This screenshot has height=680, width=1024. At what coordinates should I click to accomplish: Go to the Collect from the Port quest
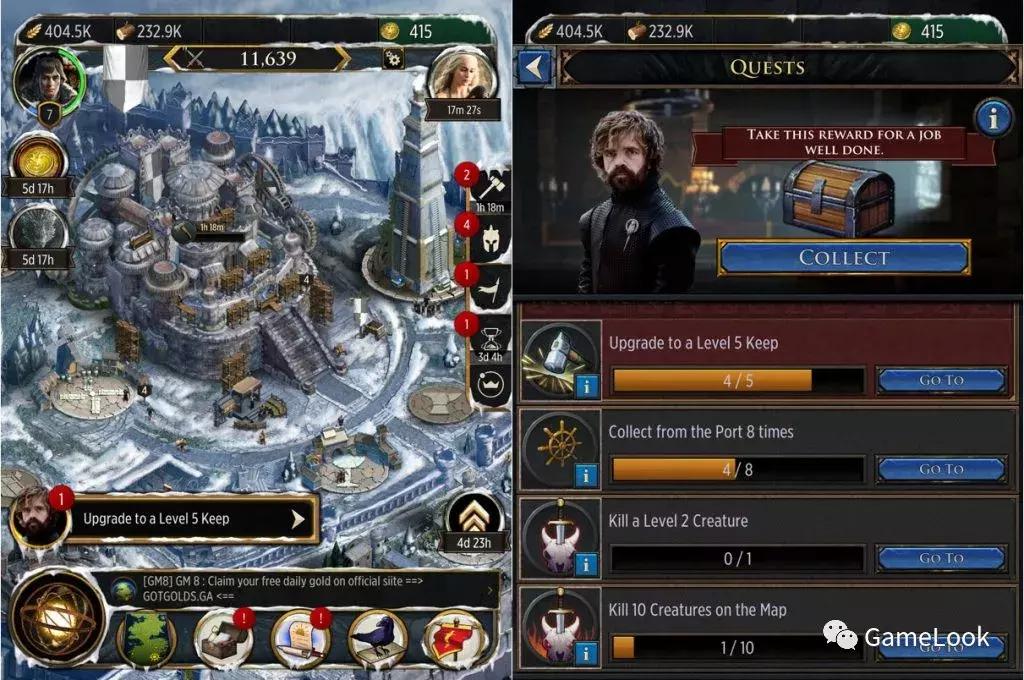click(x=940, y=469)
